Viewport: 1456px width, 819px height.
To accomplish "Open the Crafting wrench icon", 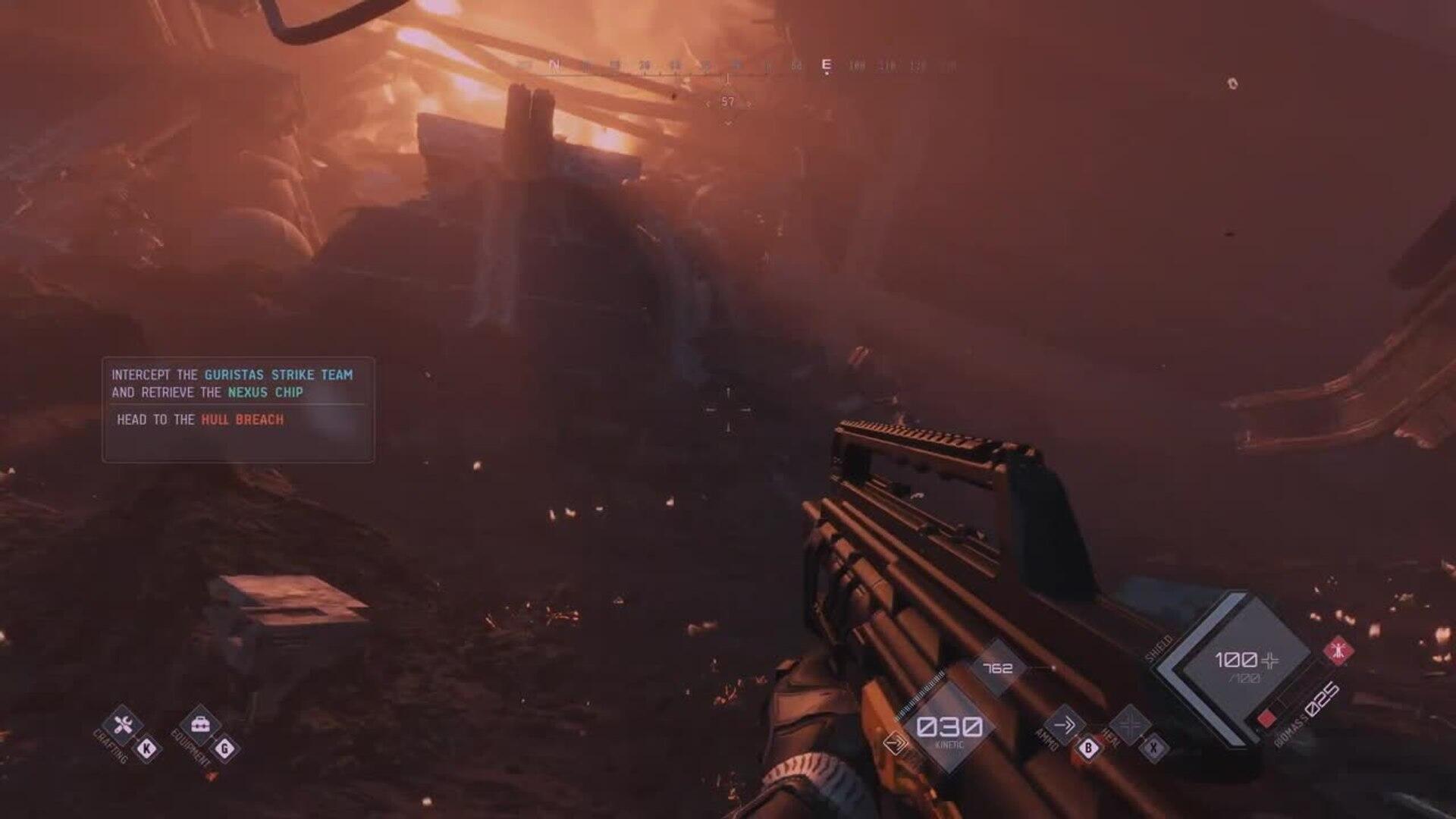I will pos(123,726).
